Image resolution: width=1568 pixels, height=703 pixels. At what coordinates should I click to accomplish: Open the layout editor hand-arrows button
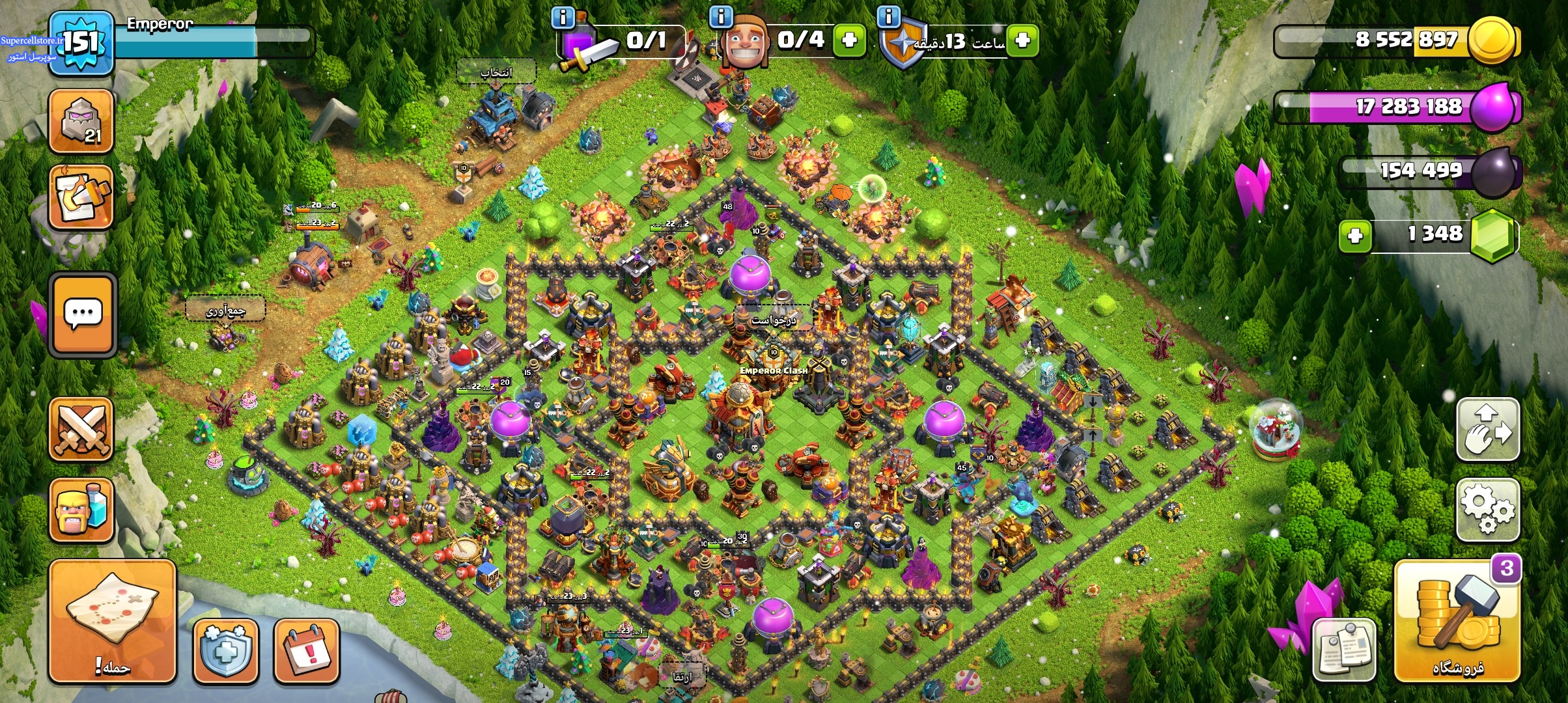coord(1487,430)
